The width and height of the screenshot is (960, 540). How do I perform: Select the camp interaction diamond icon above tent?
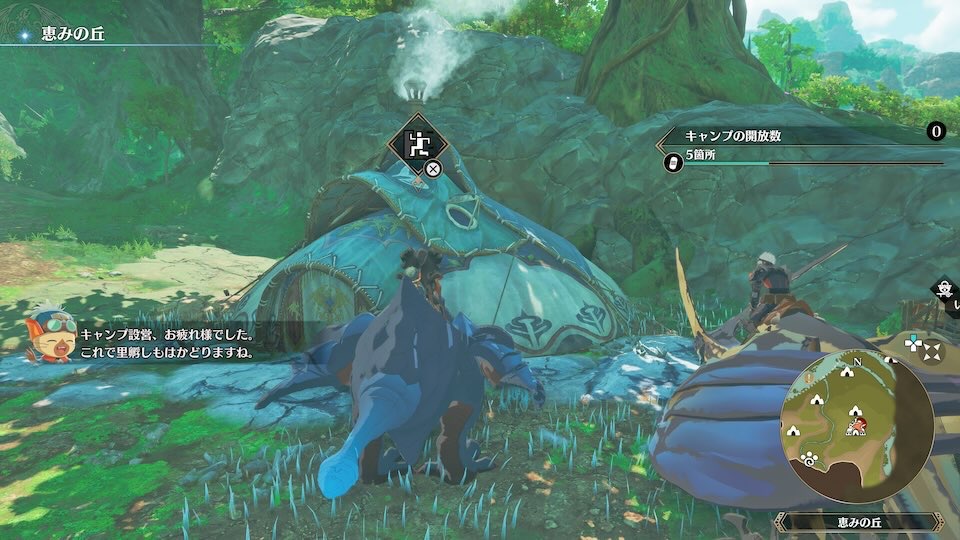(419, 145)
